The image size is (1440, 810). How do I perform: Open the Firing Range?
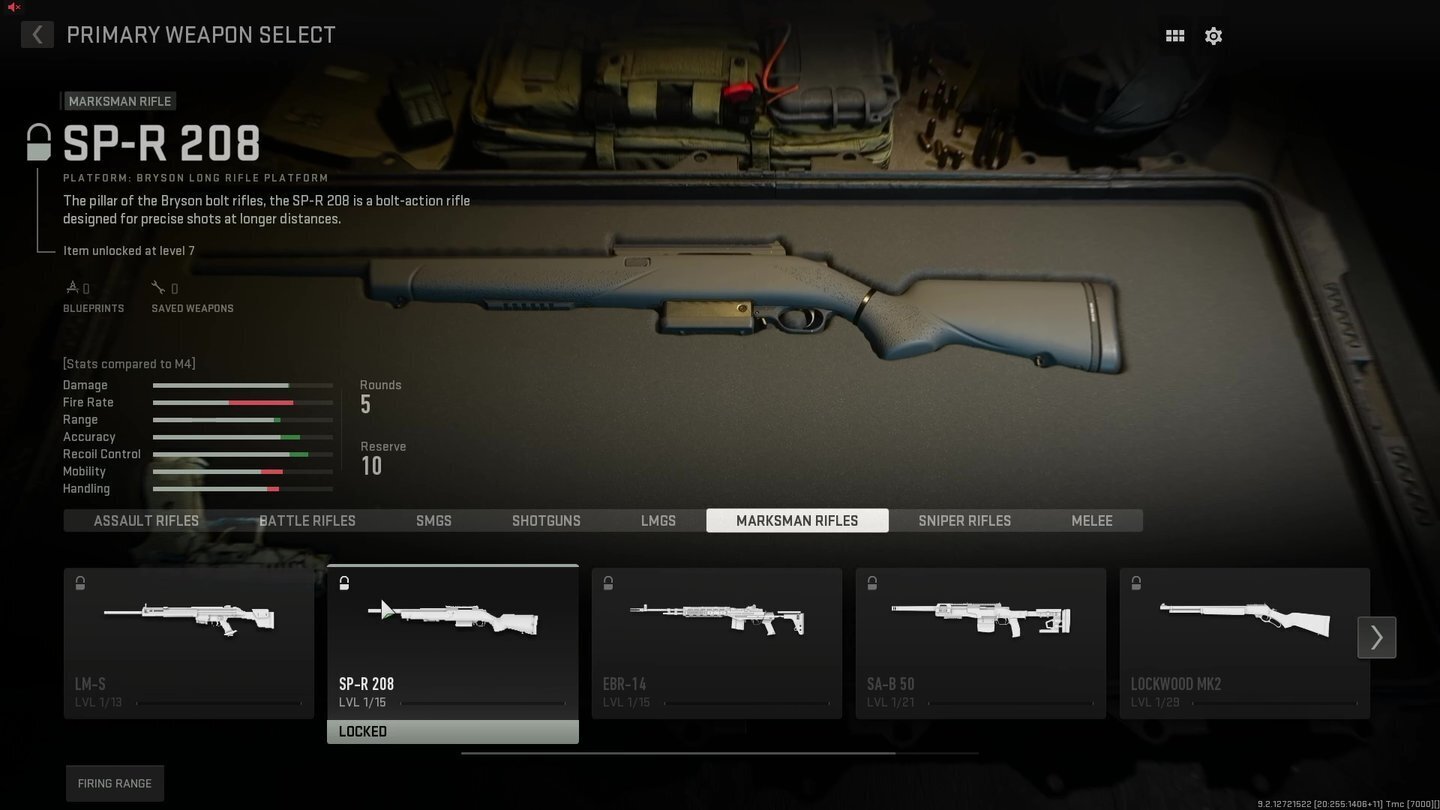[x=114, y=783]
